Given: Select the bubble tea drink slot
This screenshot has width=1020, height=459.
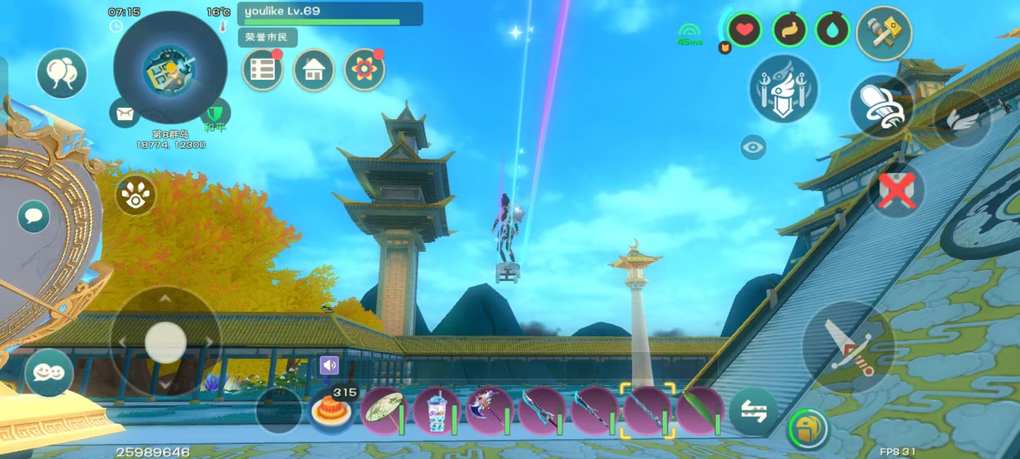Looking at the screenshot, I should pos(437,410).
